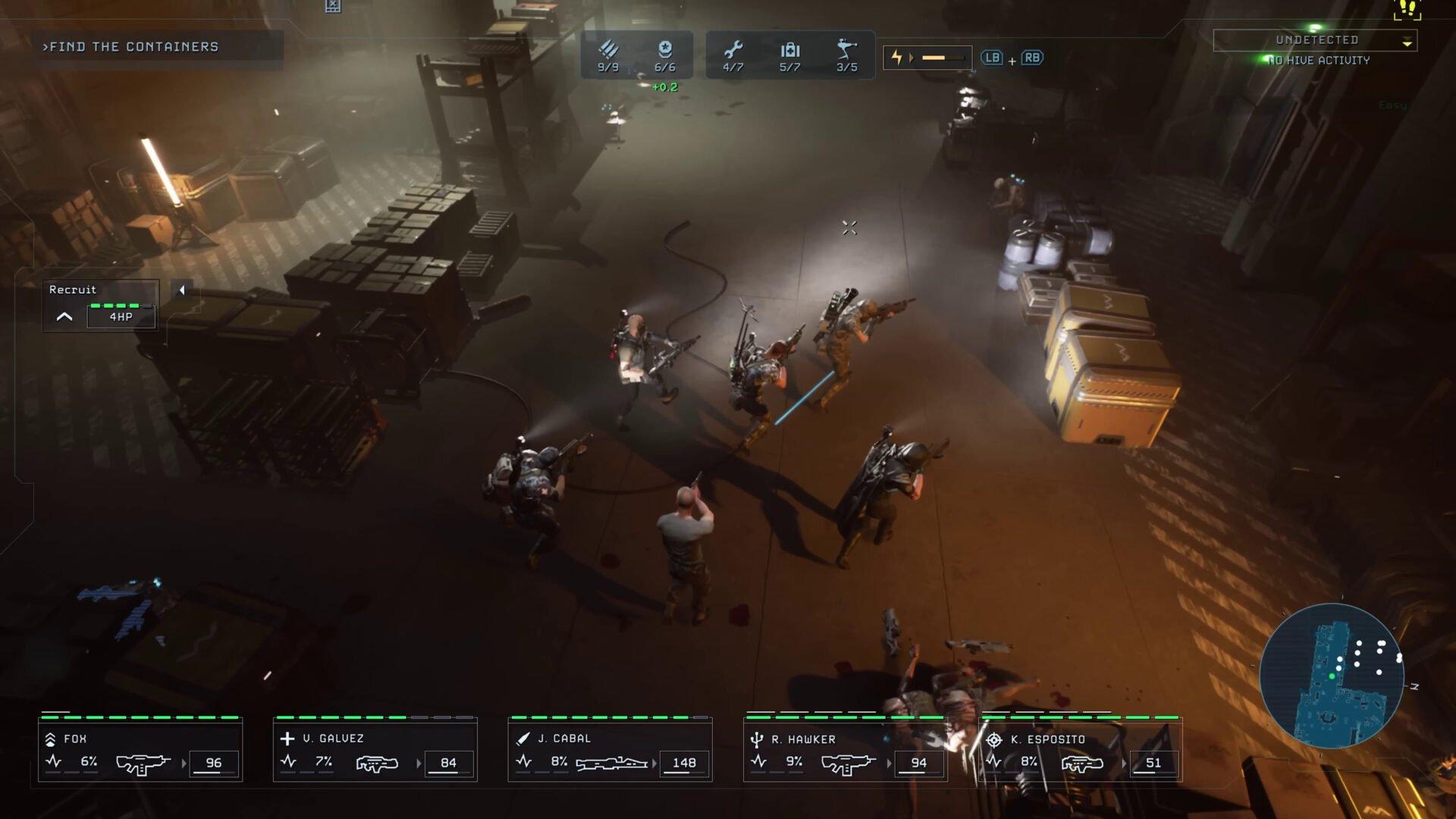Click the command charge meter bar
Screen dimensions: 1456x819
[940, 56]
